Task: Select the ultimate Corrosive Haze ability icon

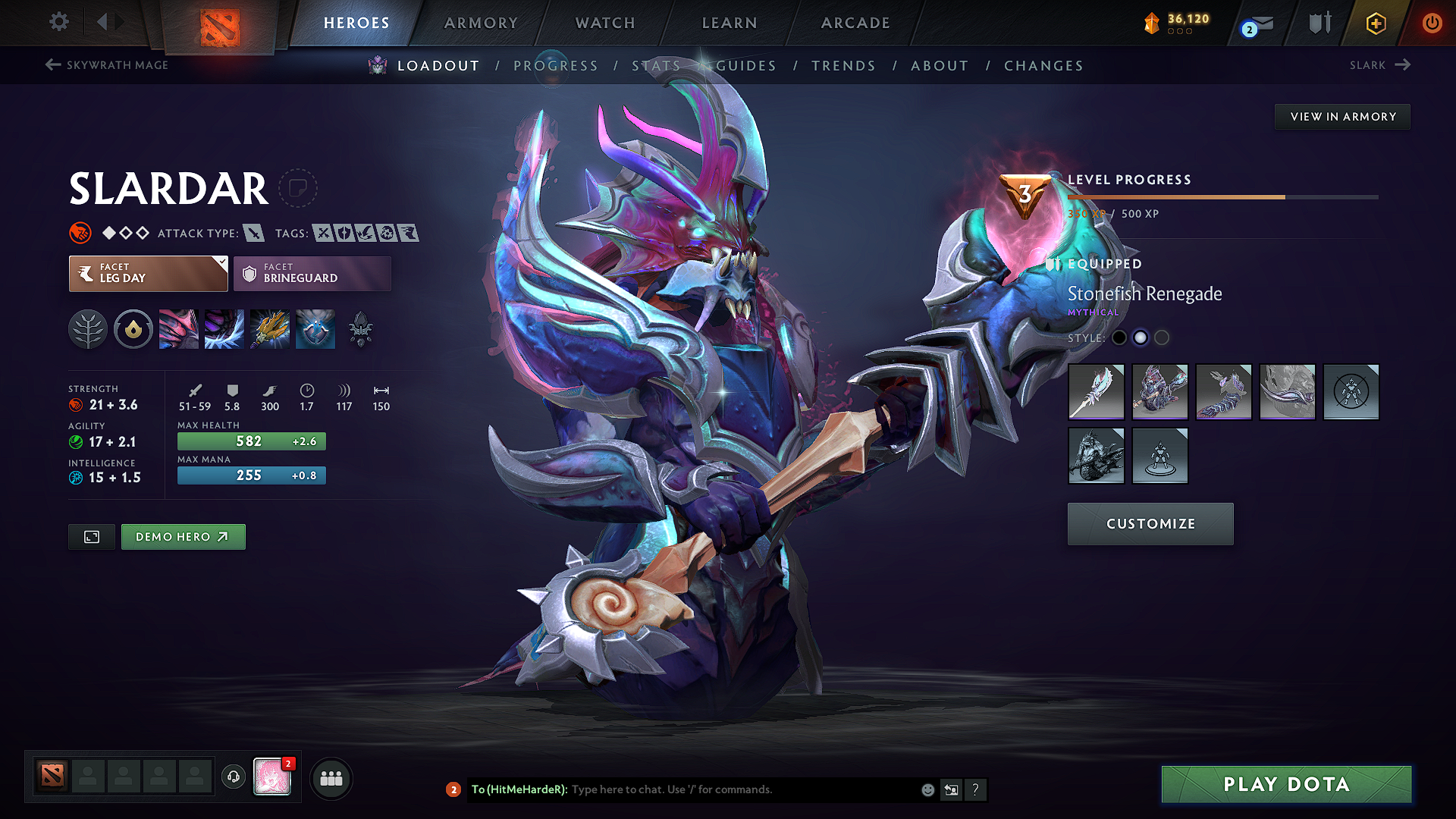Action: pos(315,328)
